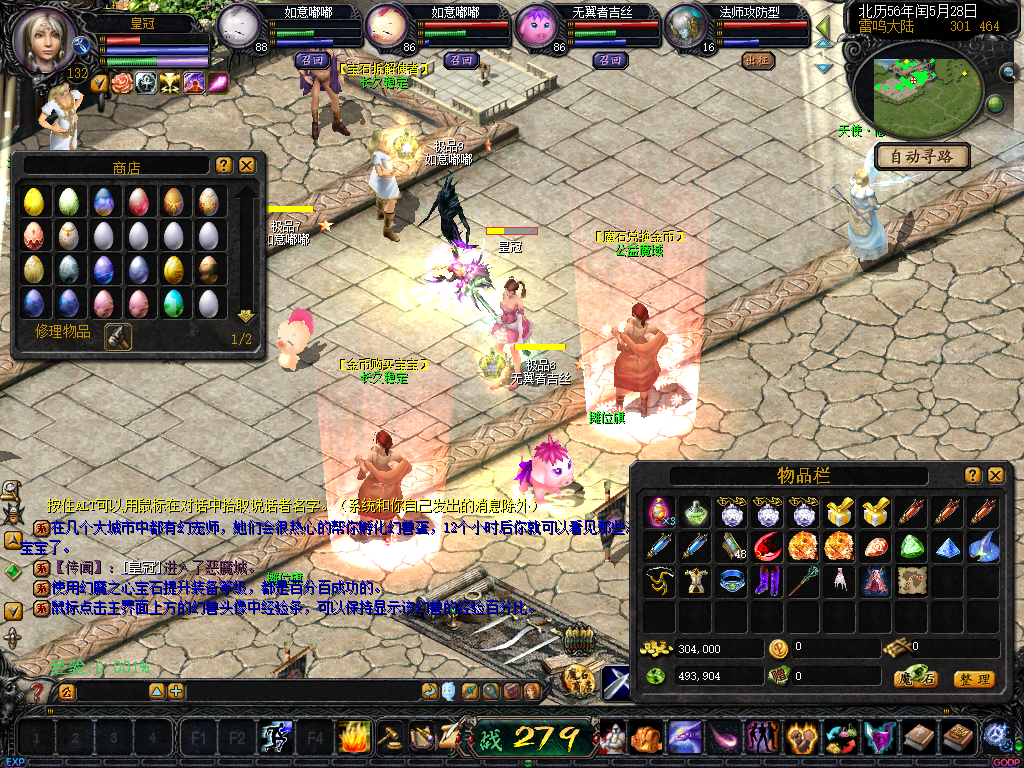Open help for the 商店 shop window
The height and width of the screenshot is (768, 1024).
[224, 165]
